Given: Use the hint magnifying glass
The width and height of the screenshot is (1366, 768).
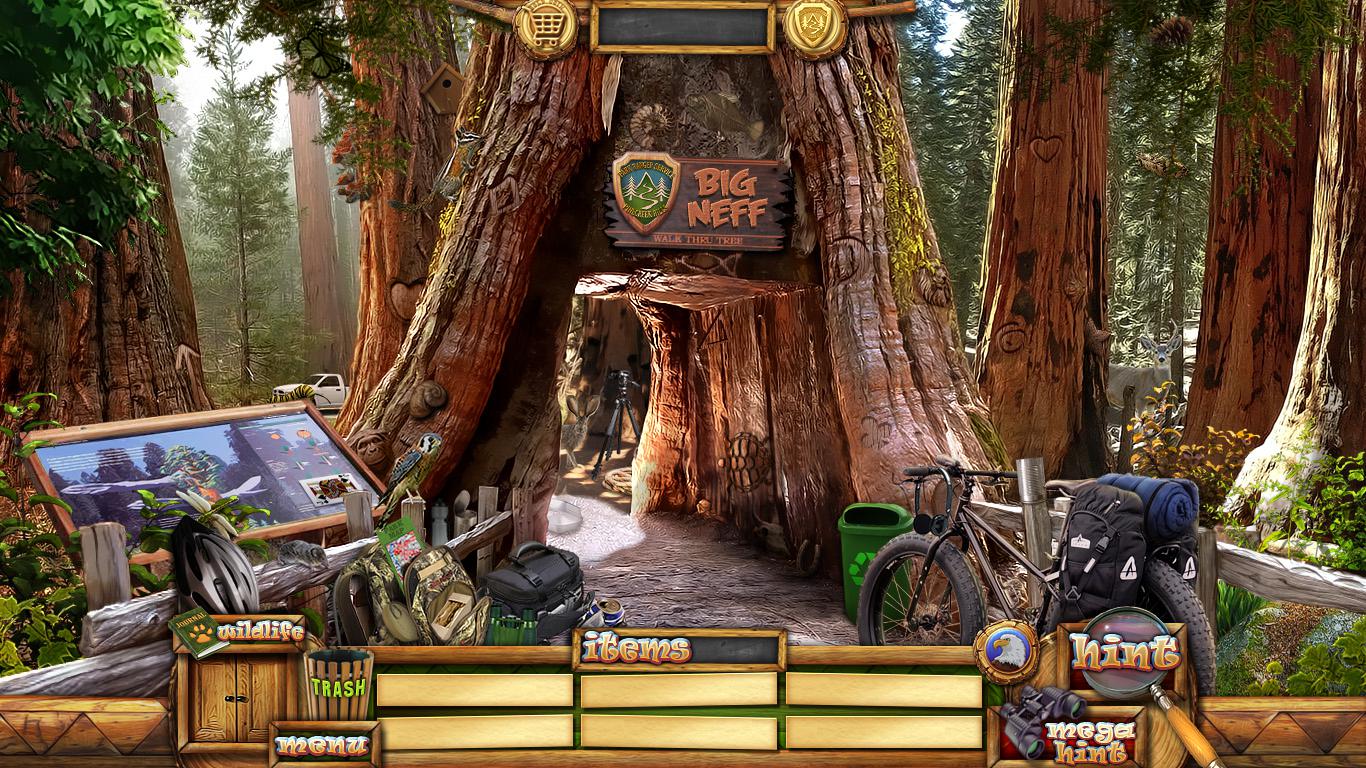Looking at the screenshot, I should coord(1125,653).
